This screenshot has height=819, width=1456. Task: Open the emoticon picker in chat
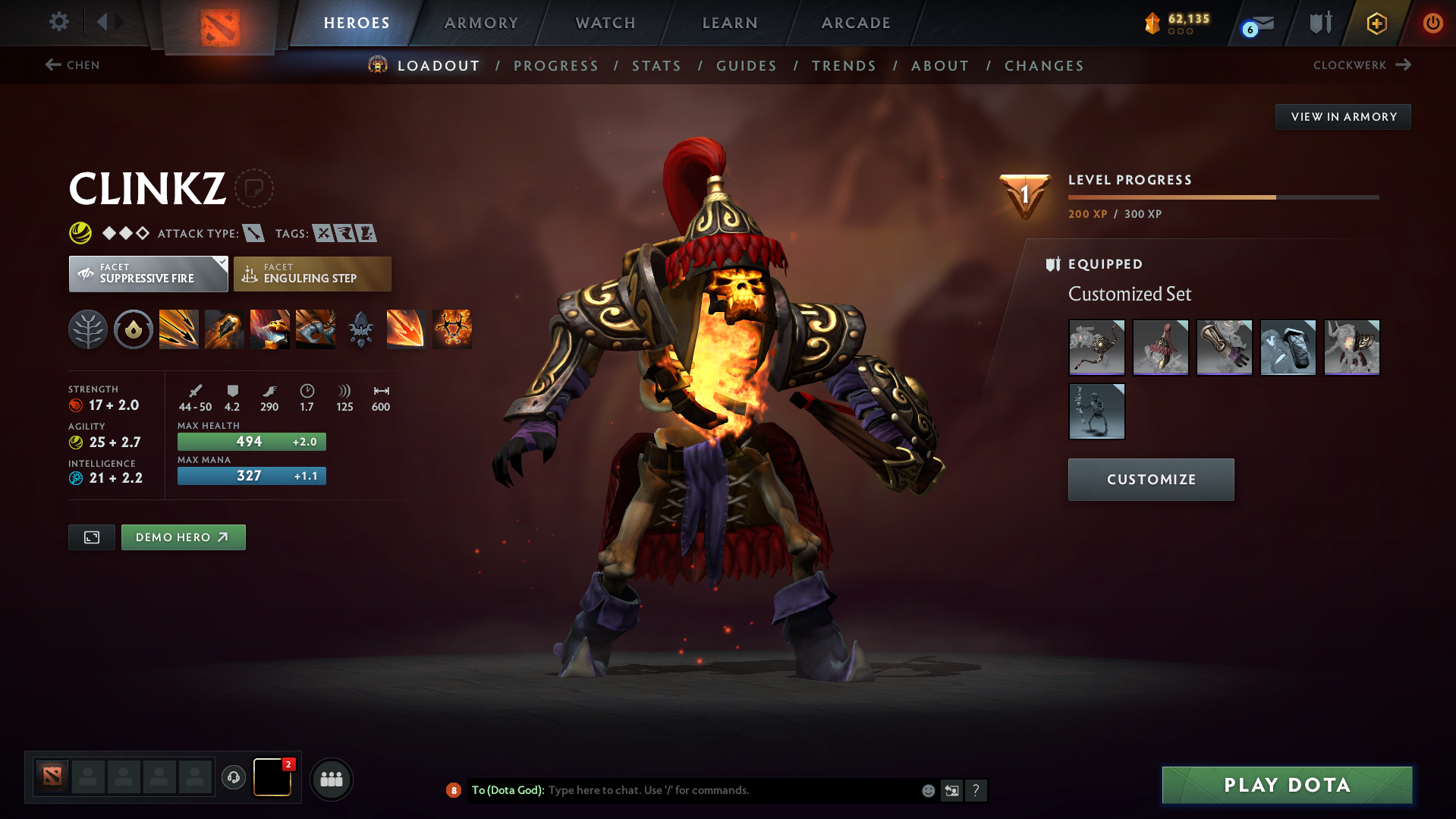927,790
